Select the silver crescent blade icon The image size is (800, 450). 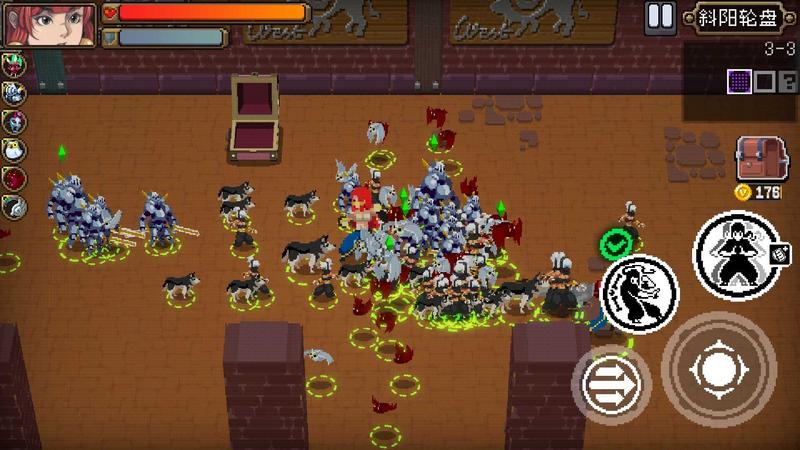coord(14,206)
